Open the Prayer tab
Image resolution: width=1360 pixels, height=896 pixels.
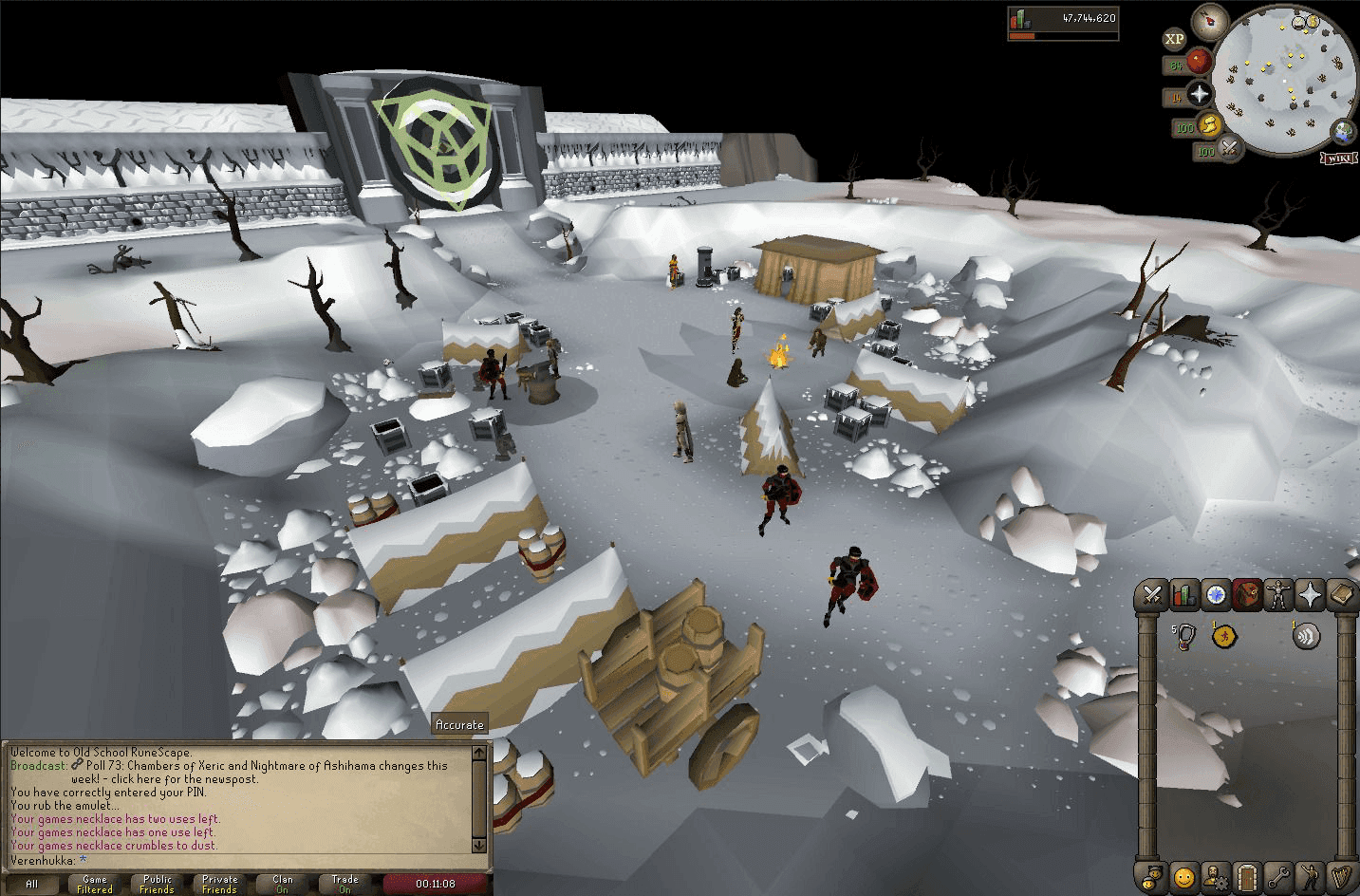1310,595
